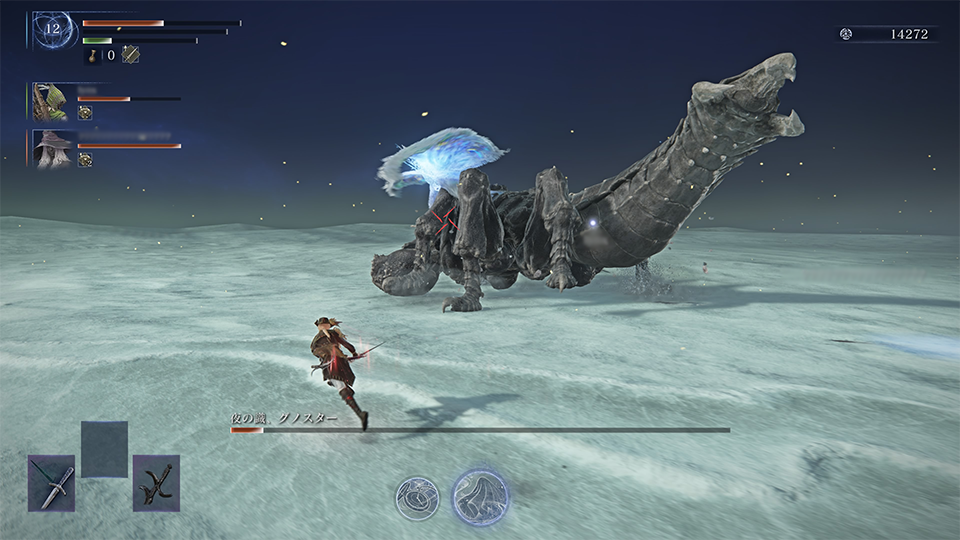Select the bow weapon slot
The image size is (960, 540).
point(156,484)
